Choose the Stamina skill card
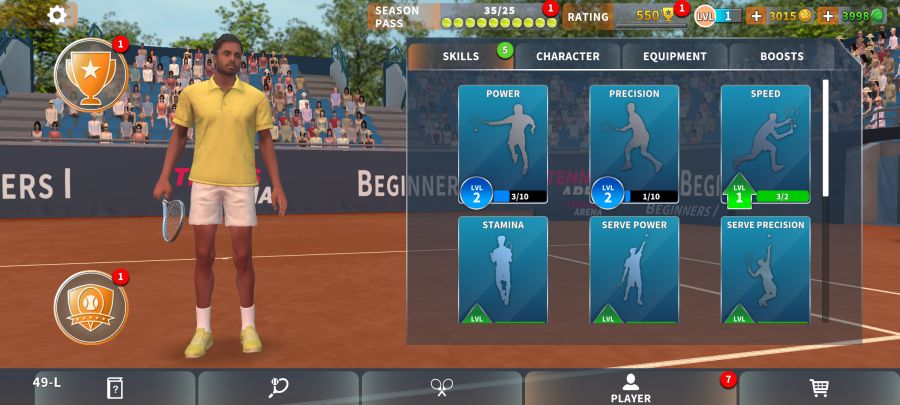 point(503,270)
